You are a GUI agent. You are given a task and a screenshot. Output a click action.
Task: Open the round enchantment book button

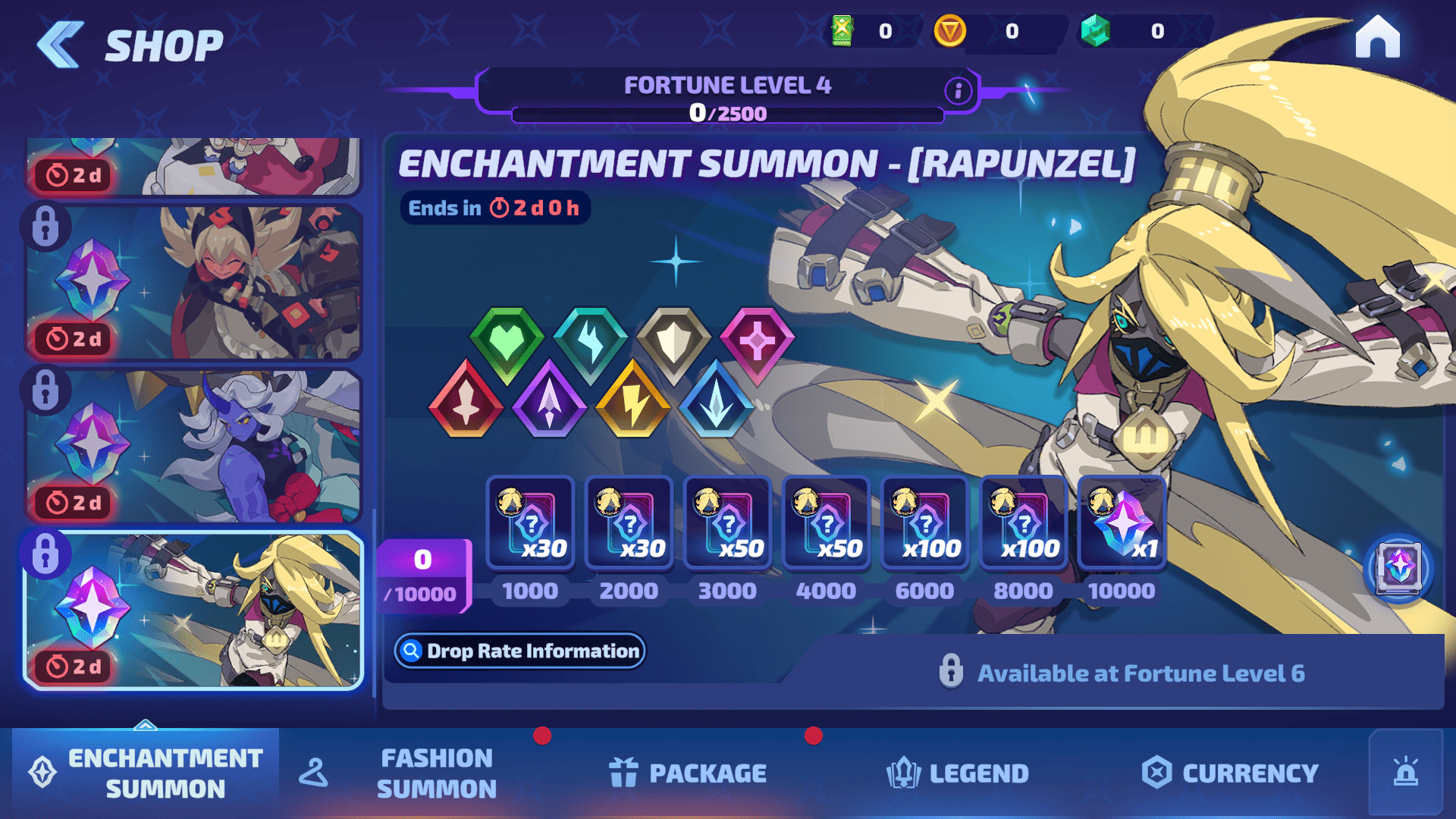1398,568
